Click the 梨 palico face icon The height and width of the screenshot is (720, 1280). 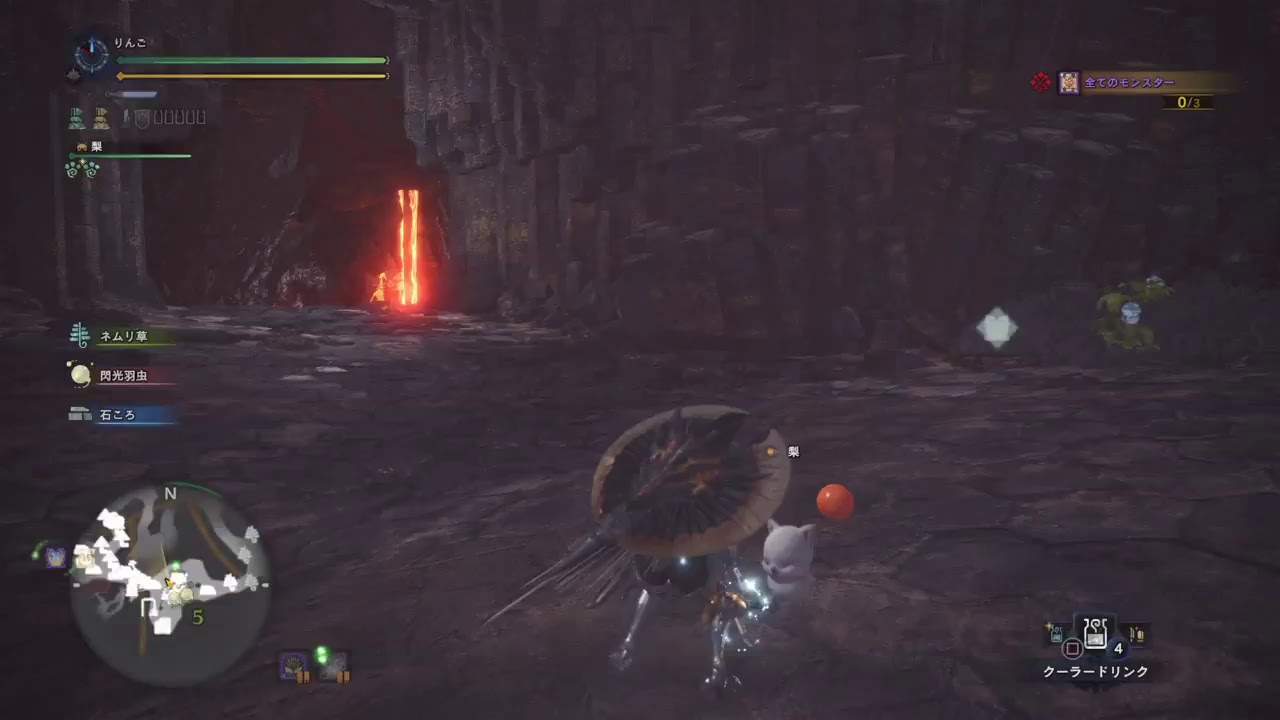pos(82,147)
